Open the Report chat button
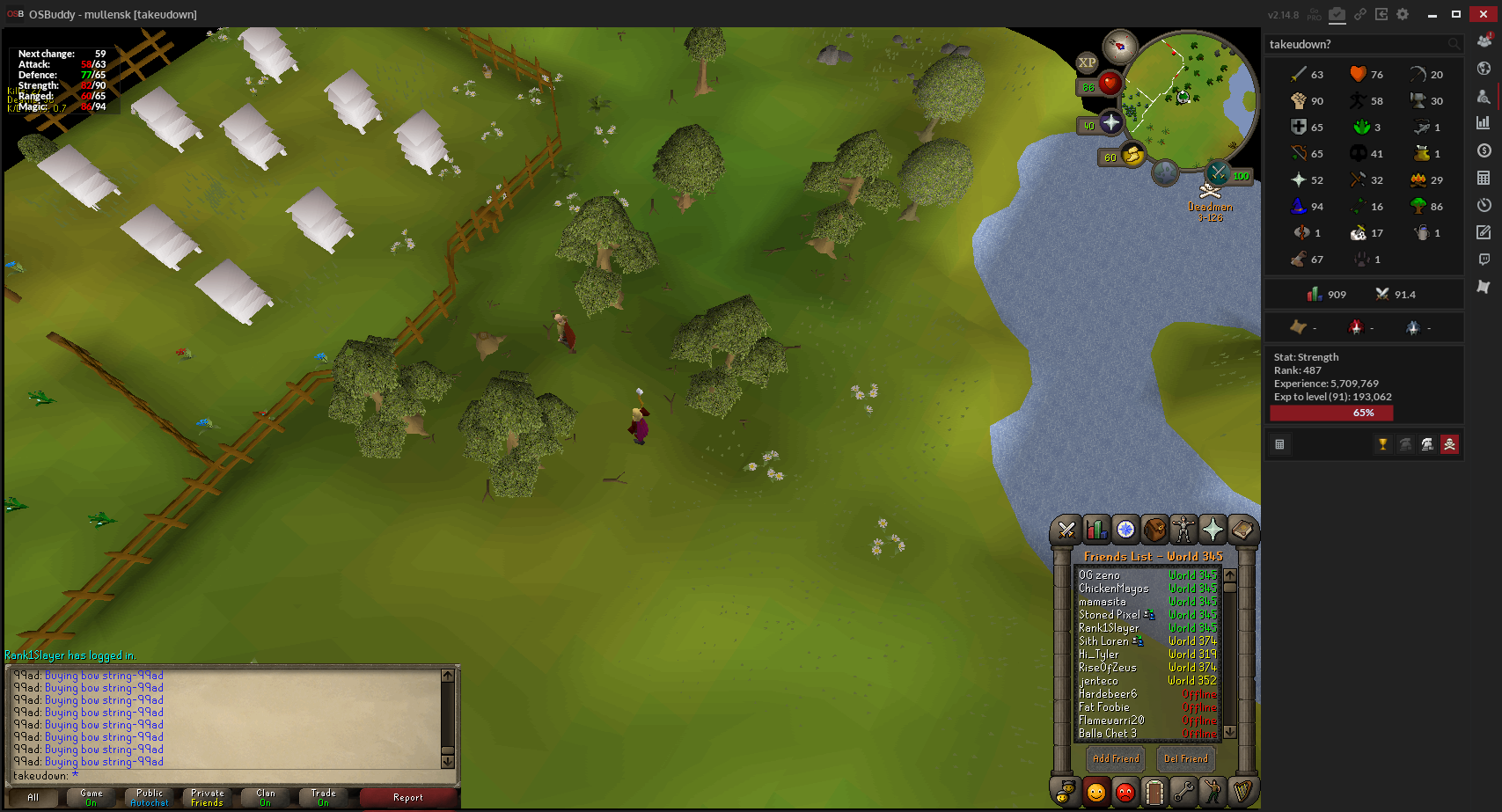The height and width of the screenshot is (812, 1502). click(x=407, y=797)
